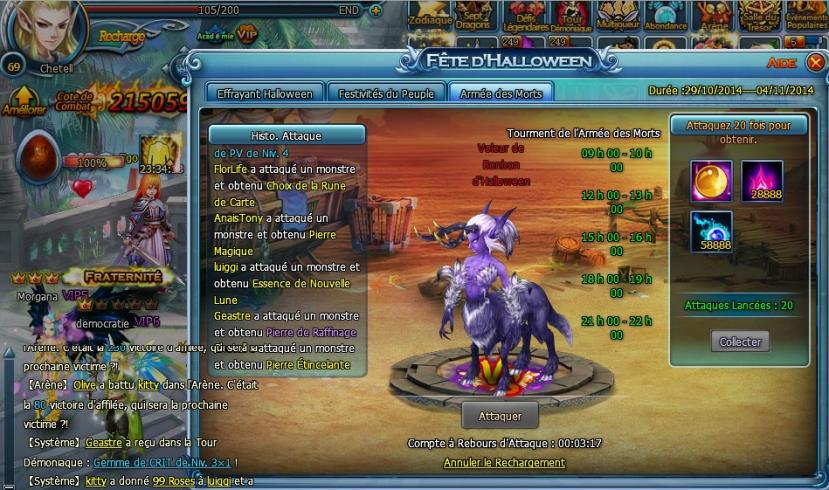Collect rewards with the Collecter button
Viewport: 829px width, 490px height.
tap(740, 342)
